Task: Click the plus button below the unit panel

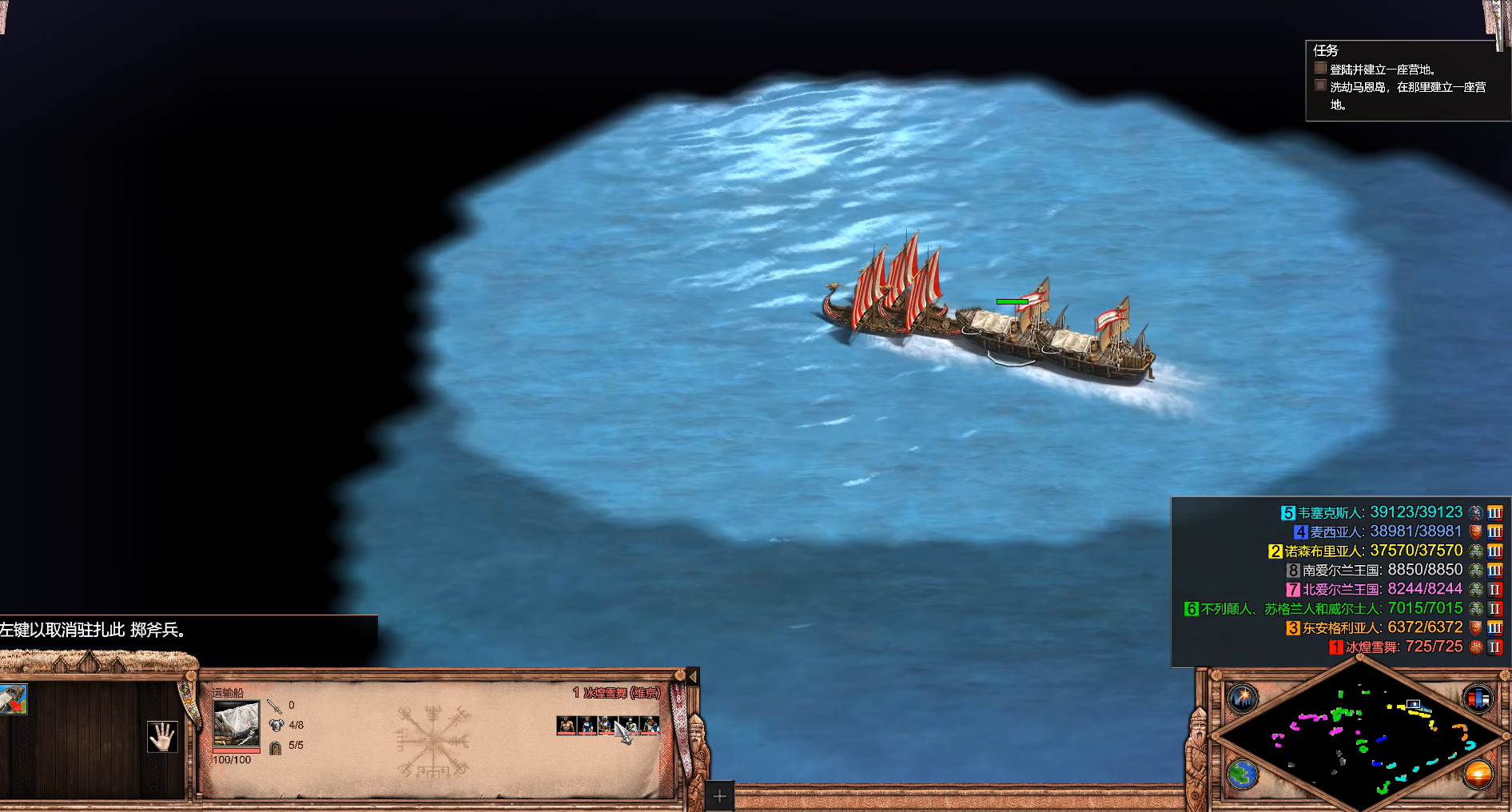Action: coord(719,796)
